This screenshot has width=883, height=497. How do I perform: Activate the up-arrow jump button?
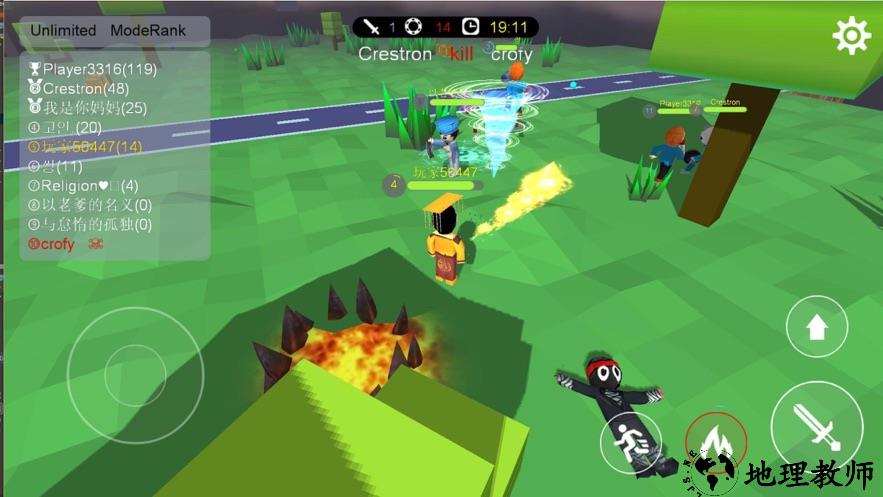[816, 326]
